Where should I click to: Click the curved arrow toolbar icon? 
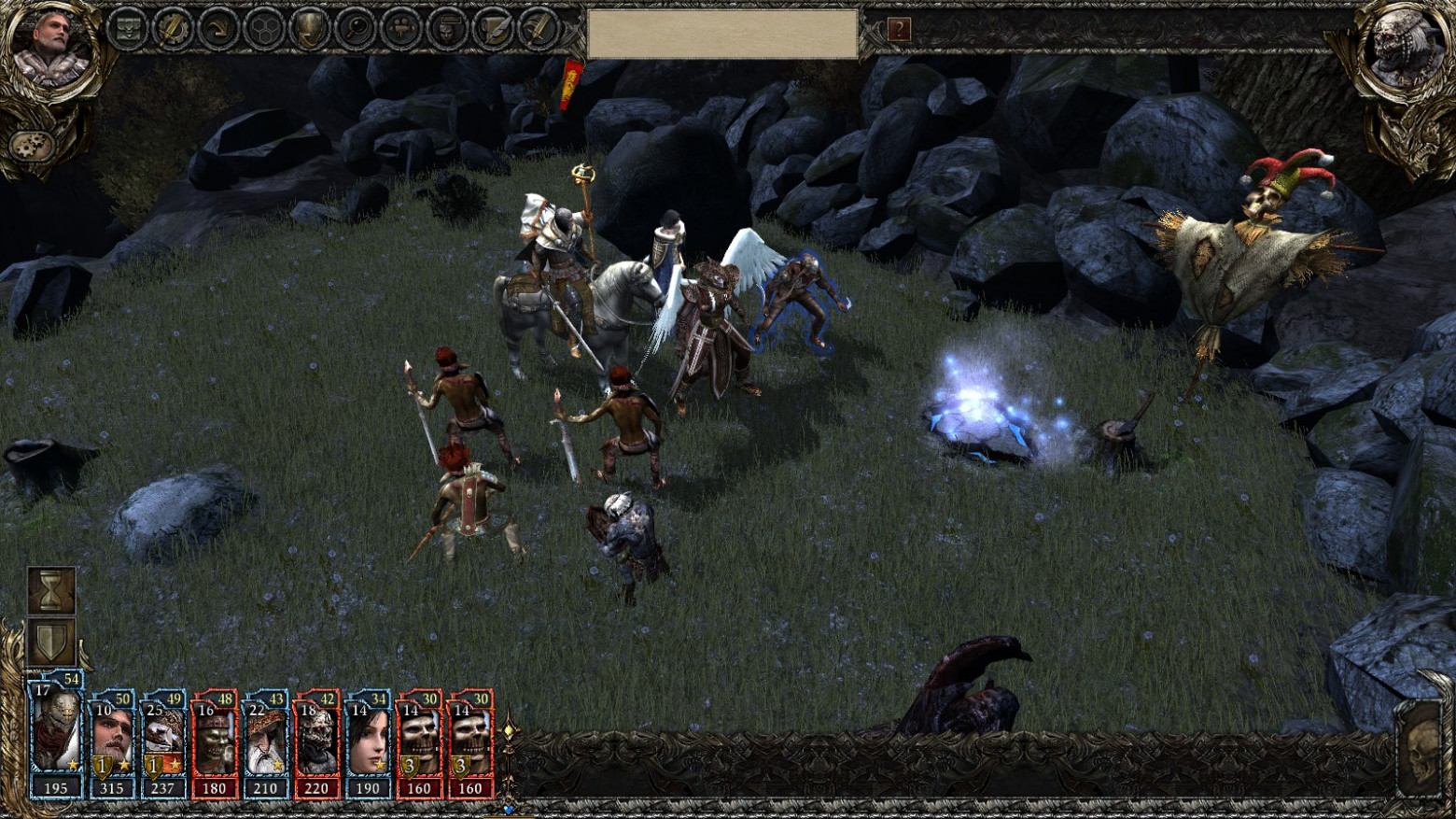tap(219, 29)
